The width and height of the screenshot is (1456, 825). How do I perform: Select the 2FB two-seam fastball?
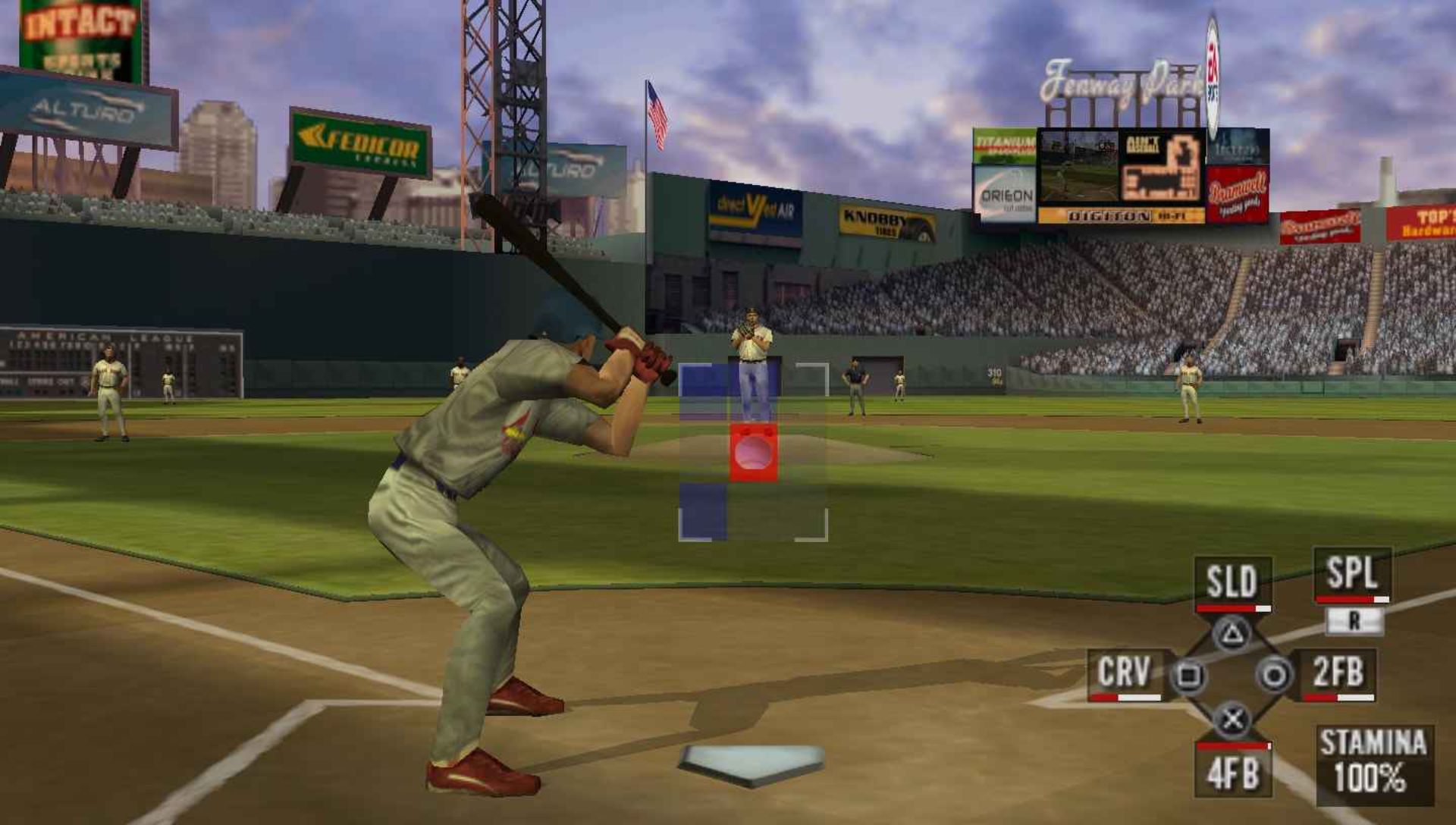(x=1338, y=673)
